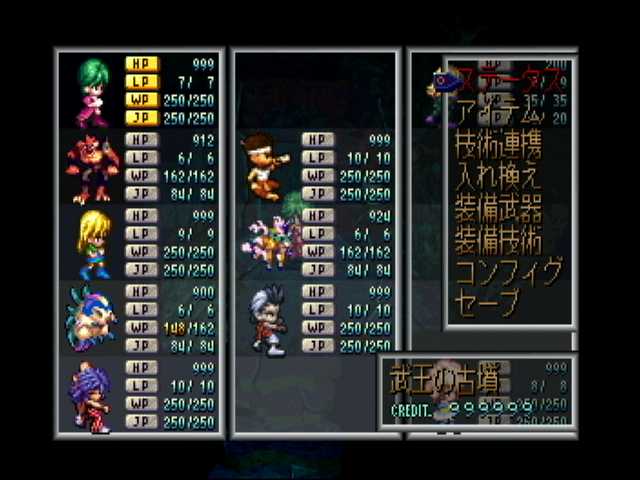This screenshot has width=640, height=480.
Task: Choose セーブ to save the game
Action: (x=489, y=303)
